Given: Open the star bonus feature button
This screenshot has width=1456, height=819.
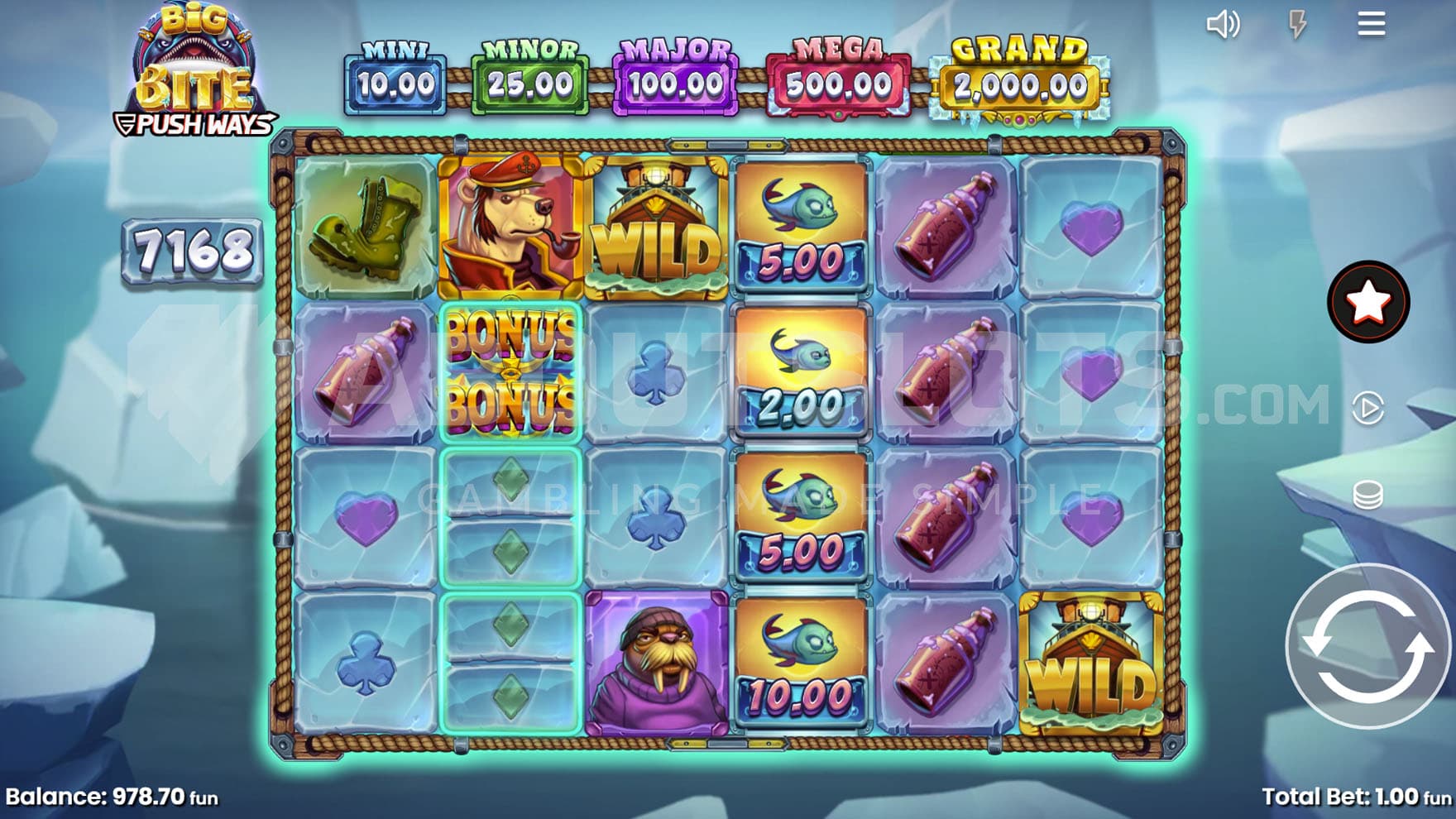Looking at the screenshot, I should click(x=1367, y=302).
